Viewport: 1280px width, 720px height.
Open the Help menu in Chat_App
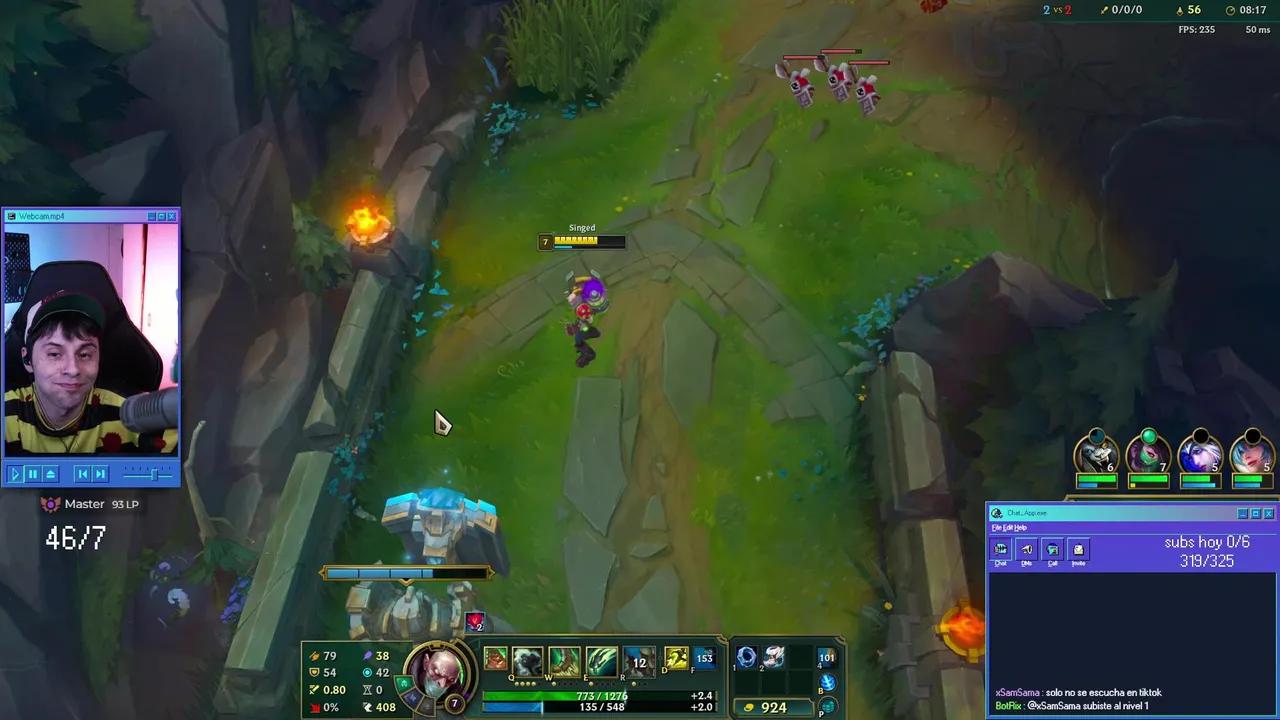coord(1019,527)
